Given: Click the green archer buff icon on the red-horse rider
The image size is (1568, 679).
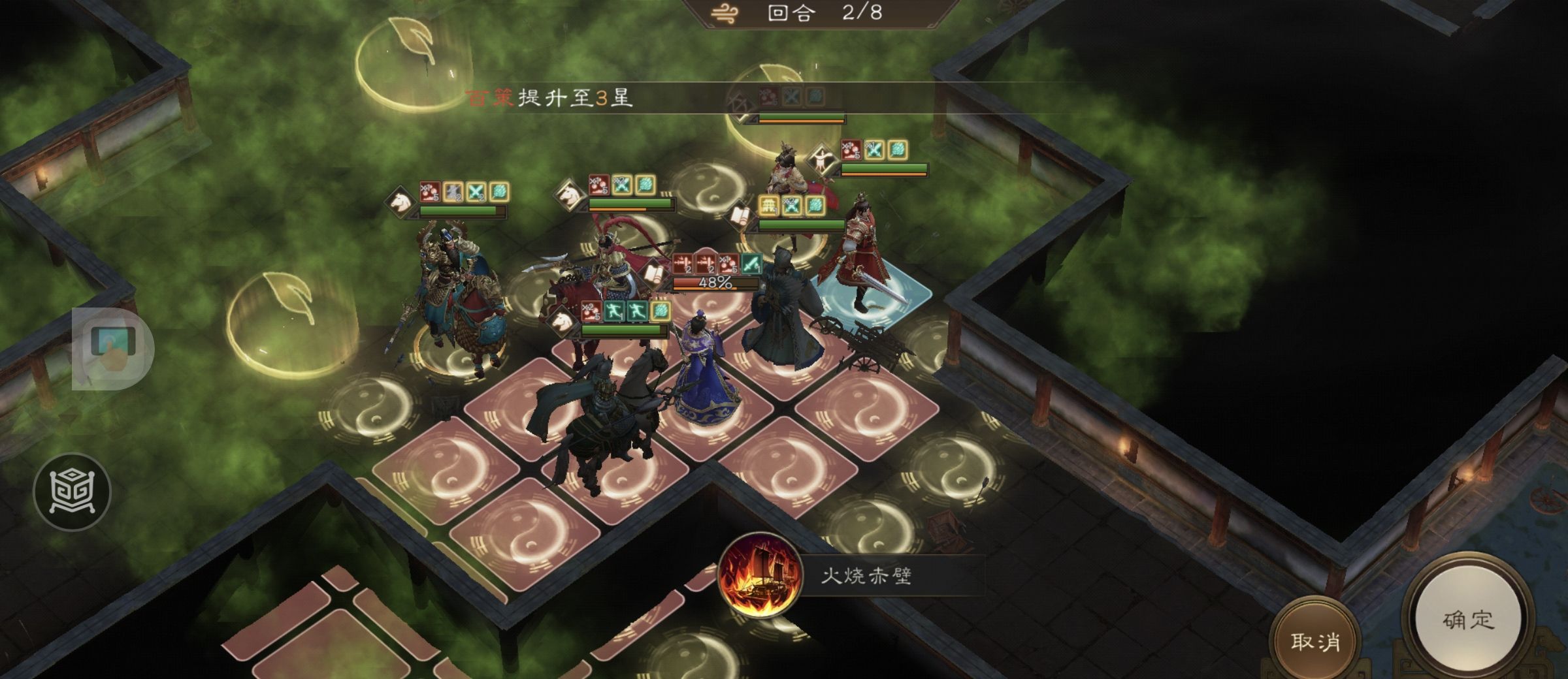Looking at the screenshot, I should (x=615, y=311).
